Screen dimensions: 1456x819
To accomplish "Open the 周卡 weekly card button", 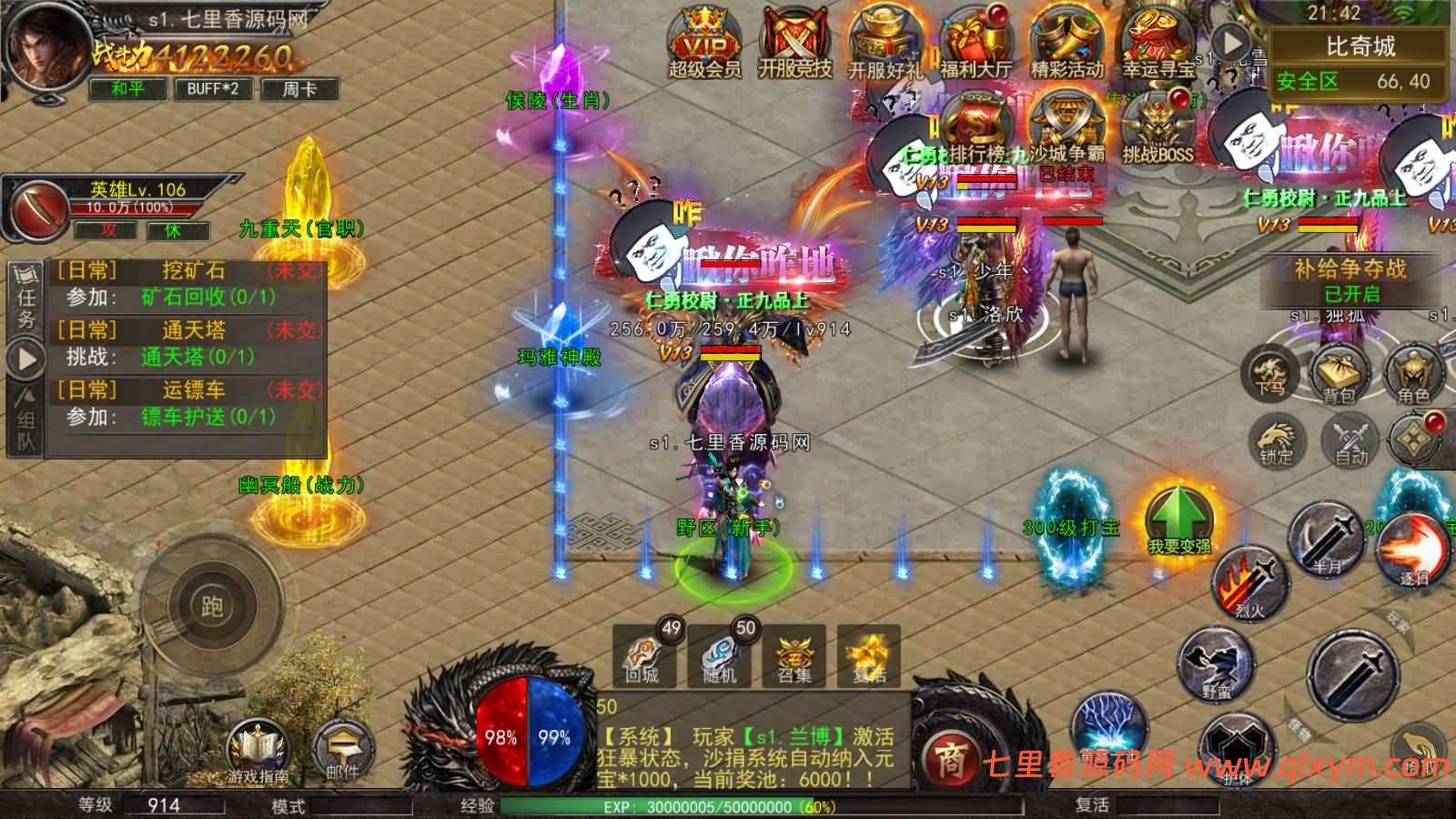I will pos(298,88).
